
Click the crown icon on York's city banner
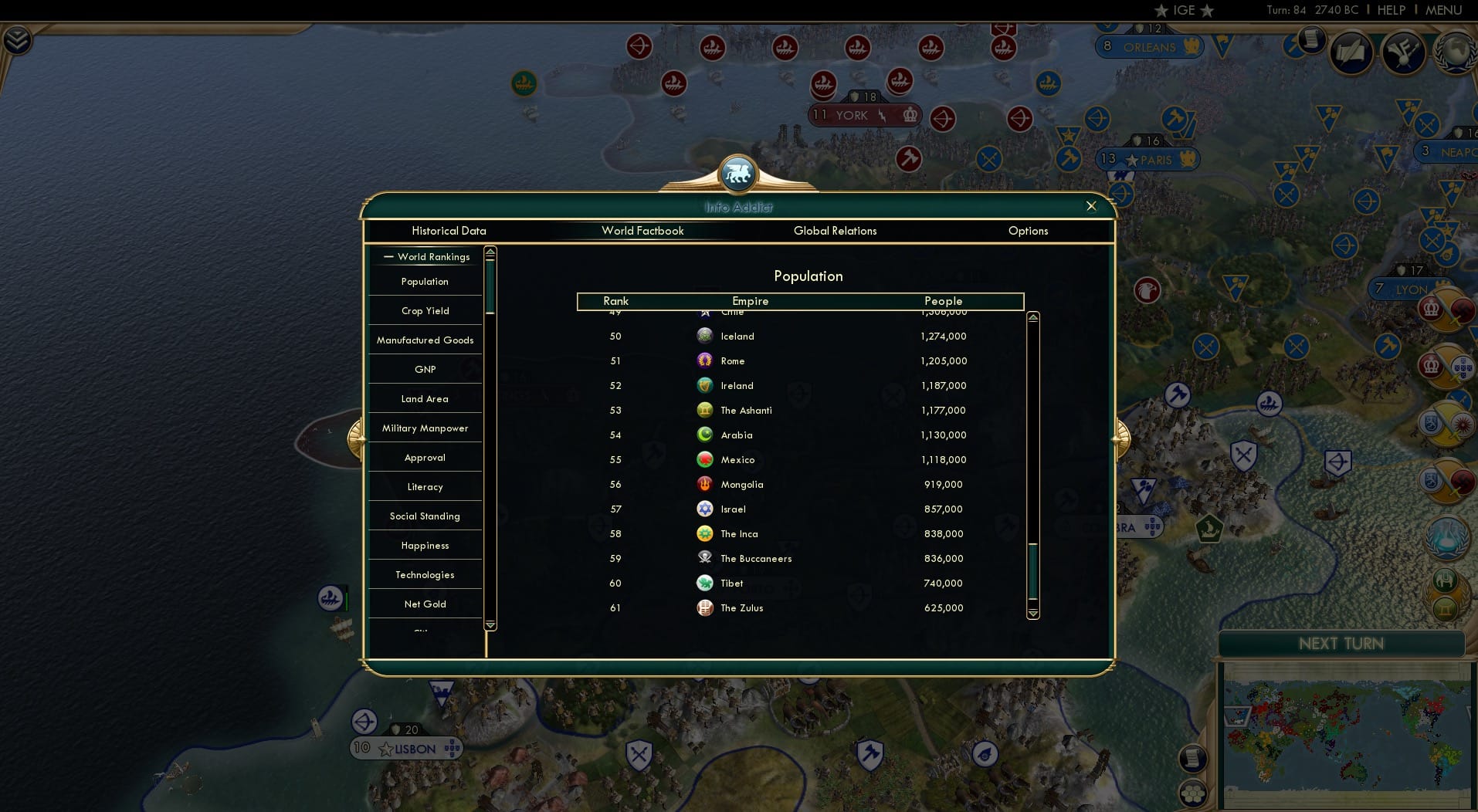(909, 116)
